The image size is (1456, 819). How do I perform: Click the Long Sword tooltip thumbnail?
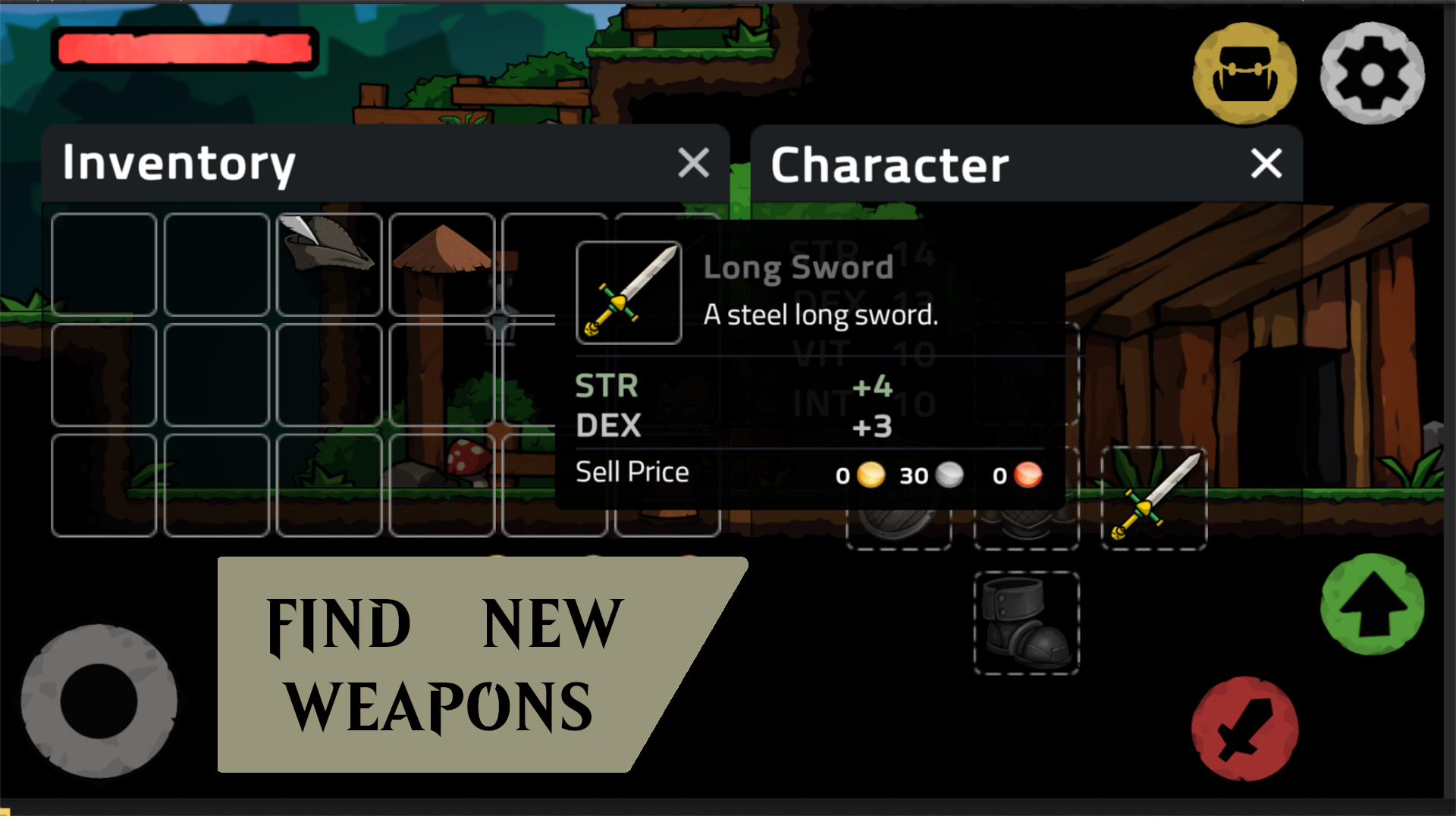[x=629, y=293]
